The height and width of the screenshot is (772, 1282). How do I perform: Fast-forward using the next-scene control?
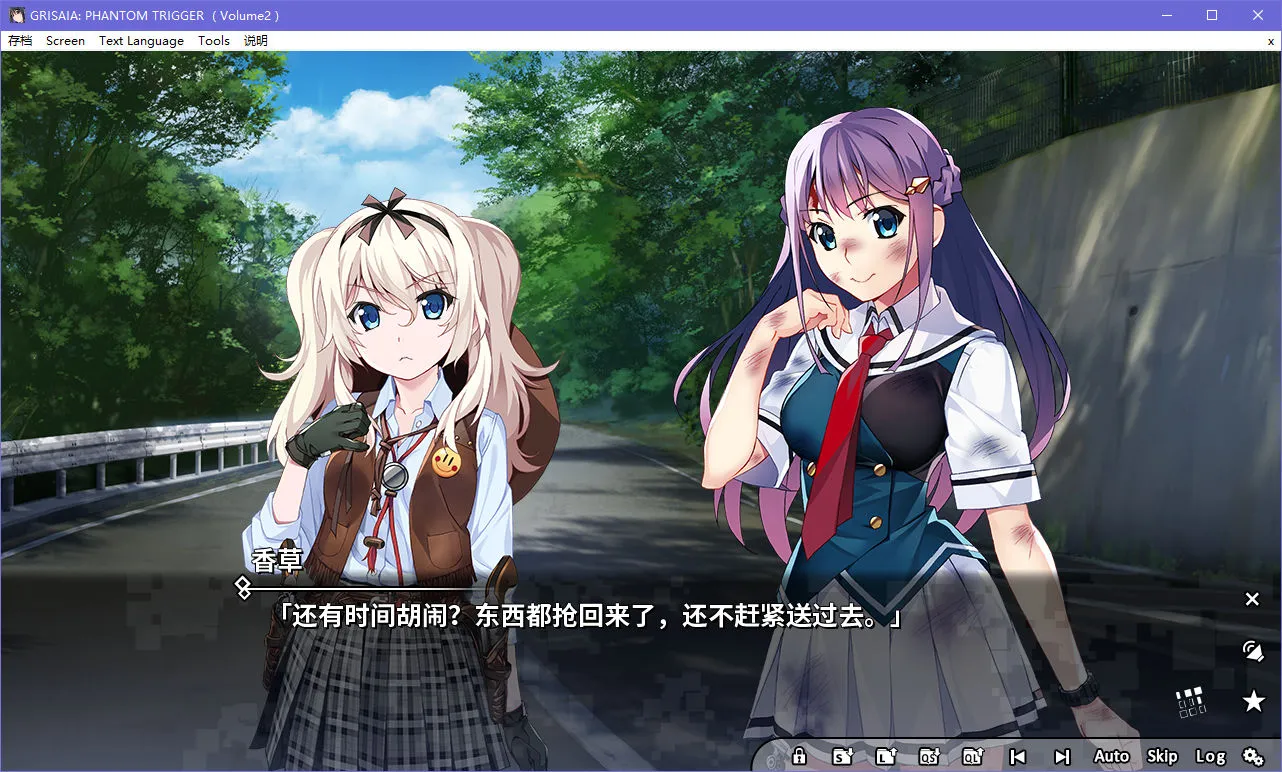point(1061,756)
